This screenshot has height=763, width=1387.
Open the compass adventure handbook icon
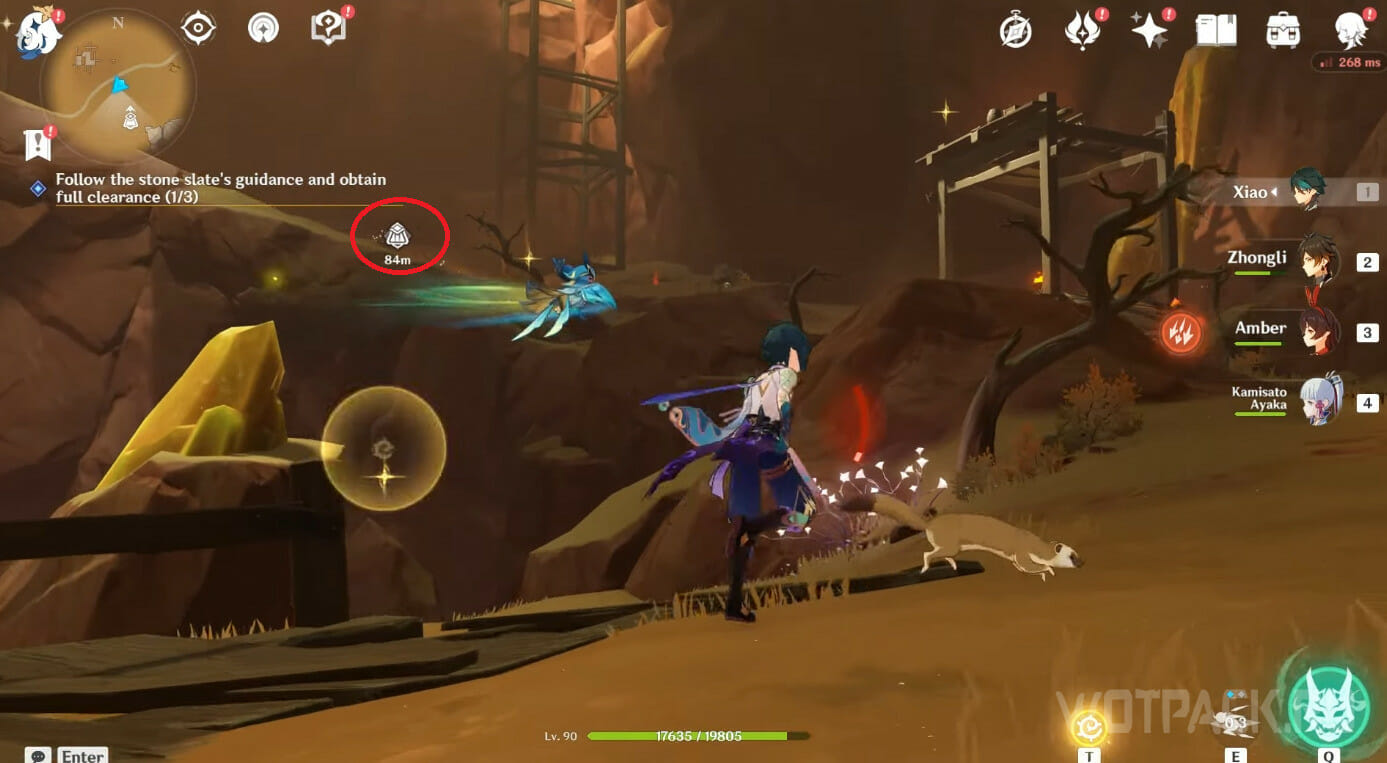[x=1016, y=31]
